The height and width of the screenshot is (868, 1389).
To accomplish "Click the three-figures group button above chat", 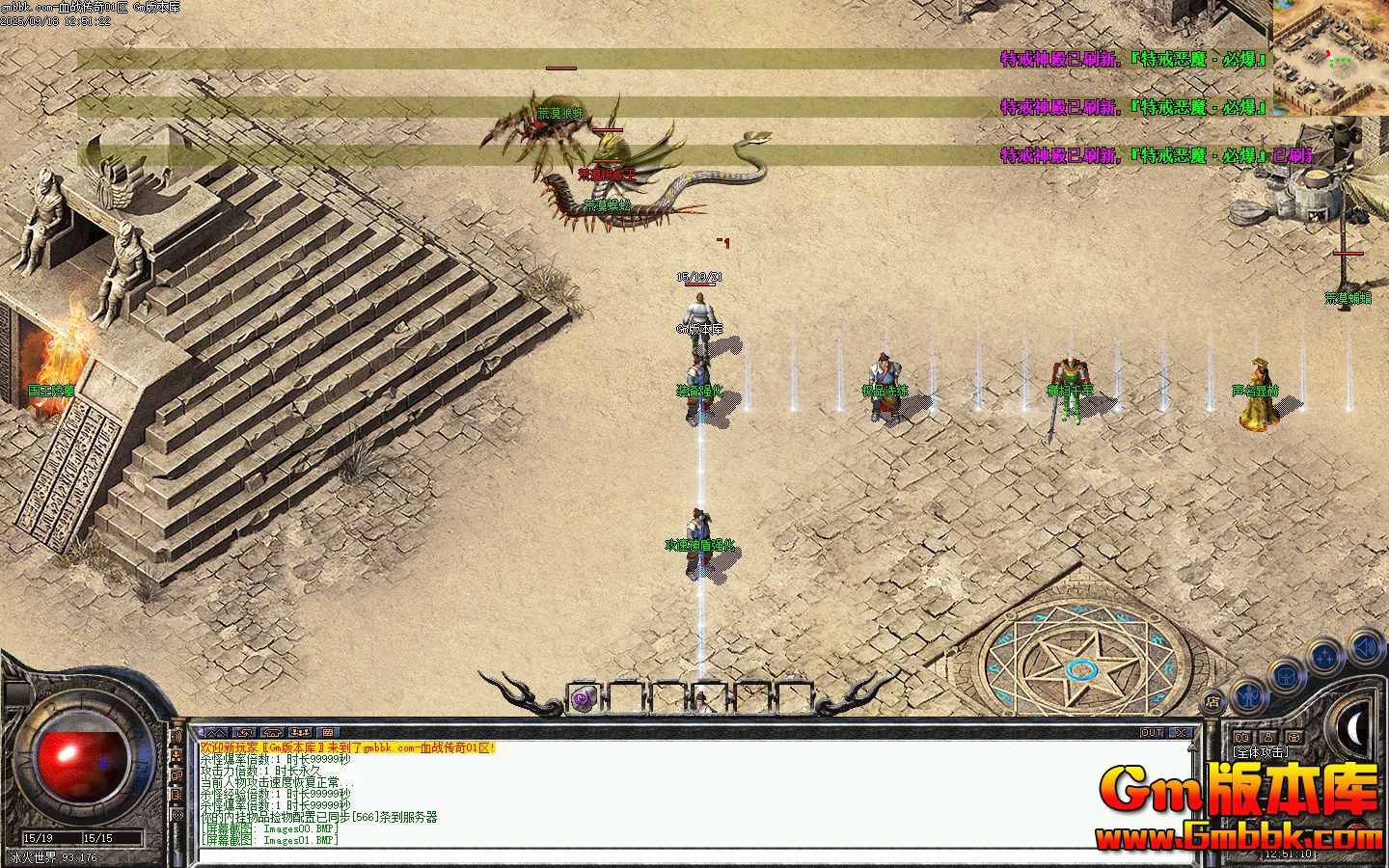I will (300, 733).
